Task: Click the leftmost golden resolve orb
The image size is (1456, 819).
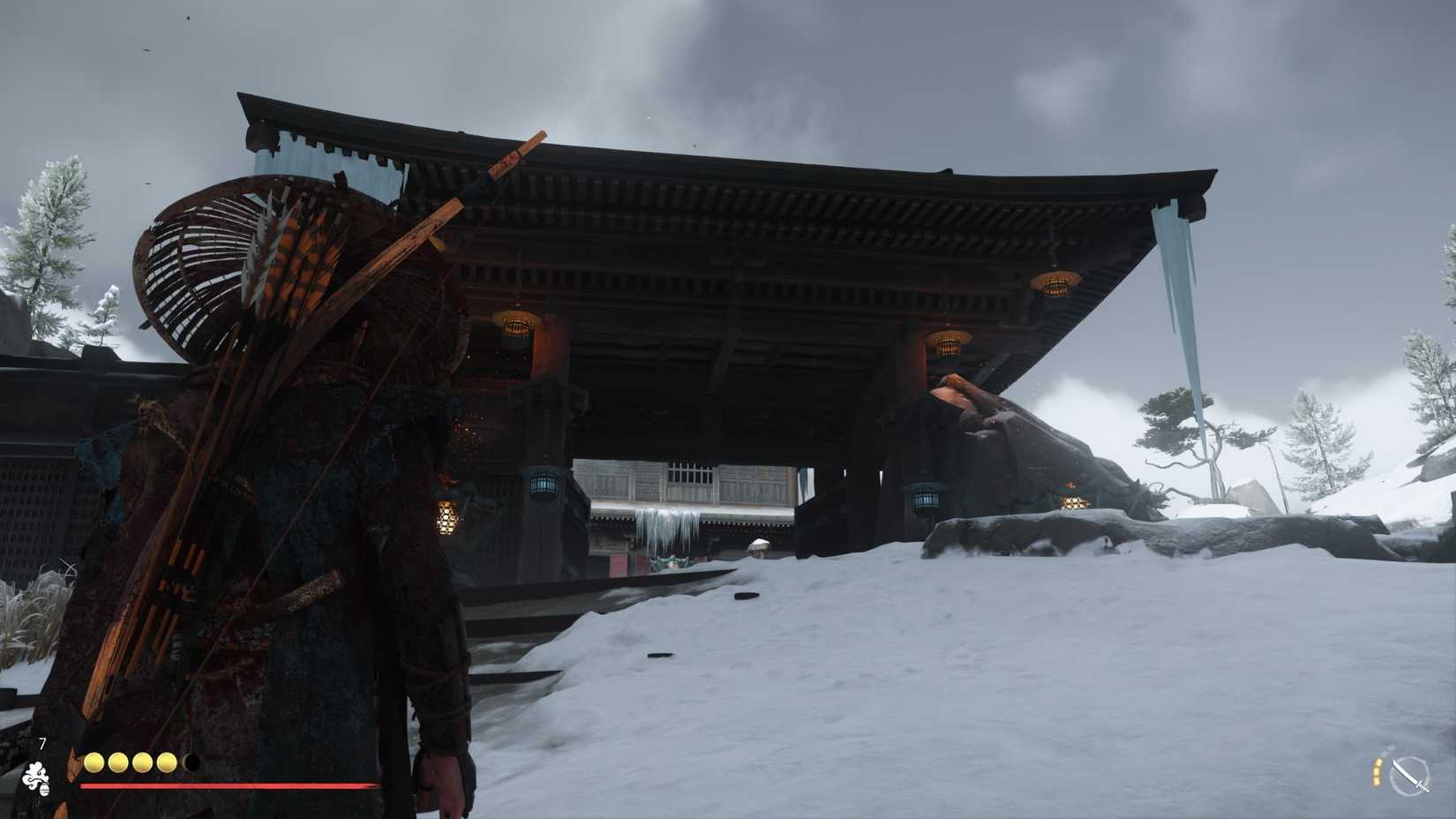Action: (93, 761)
